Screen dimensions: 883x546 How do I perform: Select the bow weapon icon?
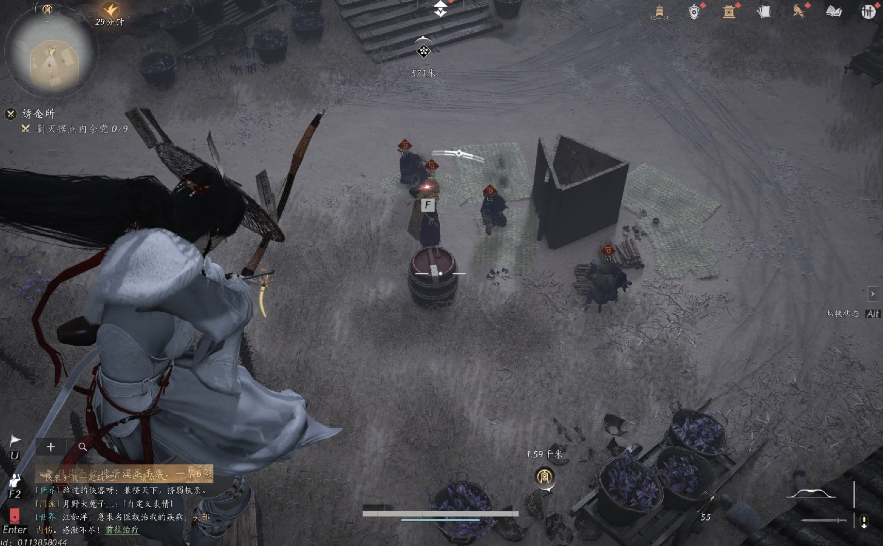click(x=811, y=493)
